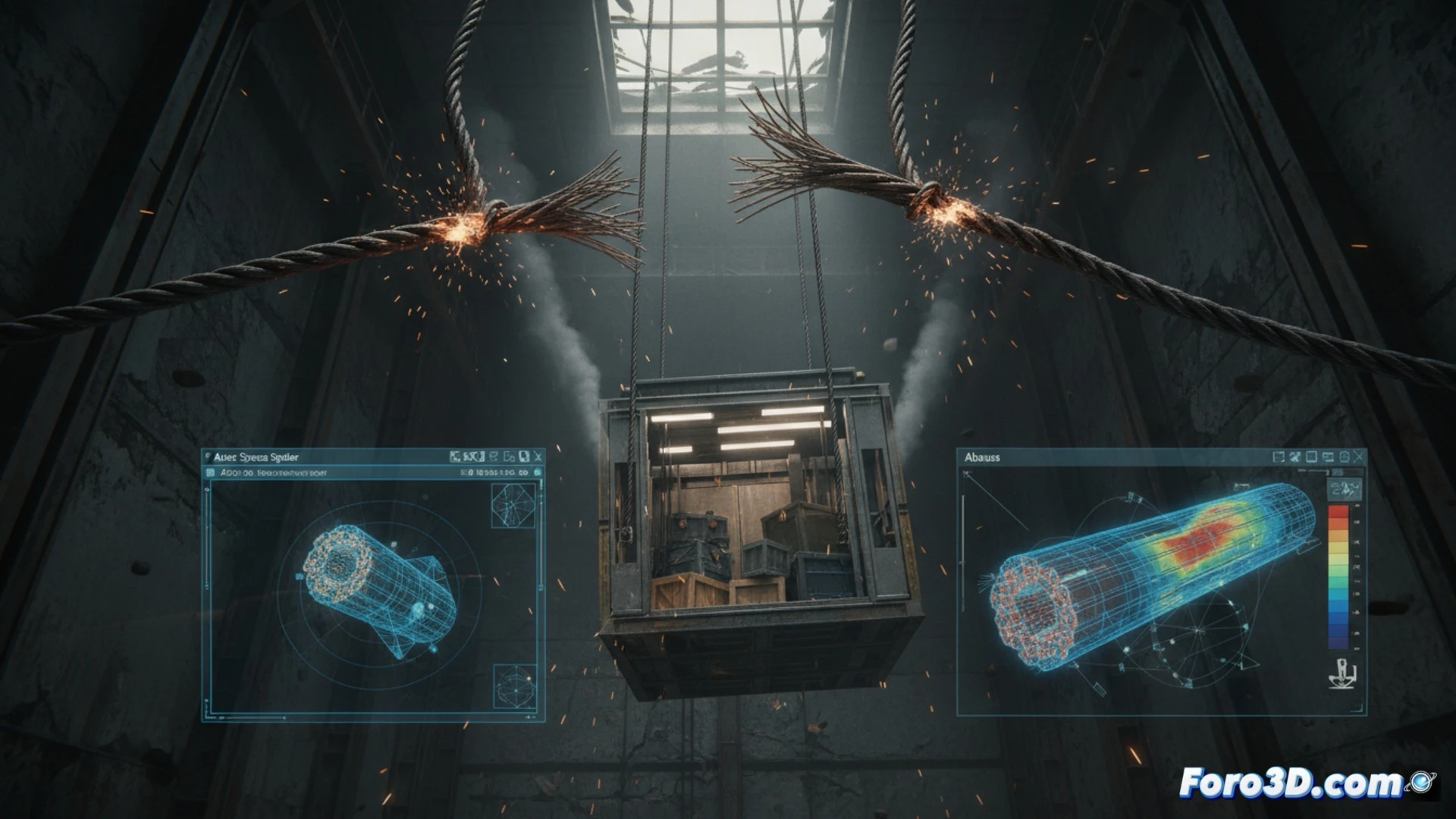Select the top view thumbnail in left panel

point(513,505)
